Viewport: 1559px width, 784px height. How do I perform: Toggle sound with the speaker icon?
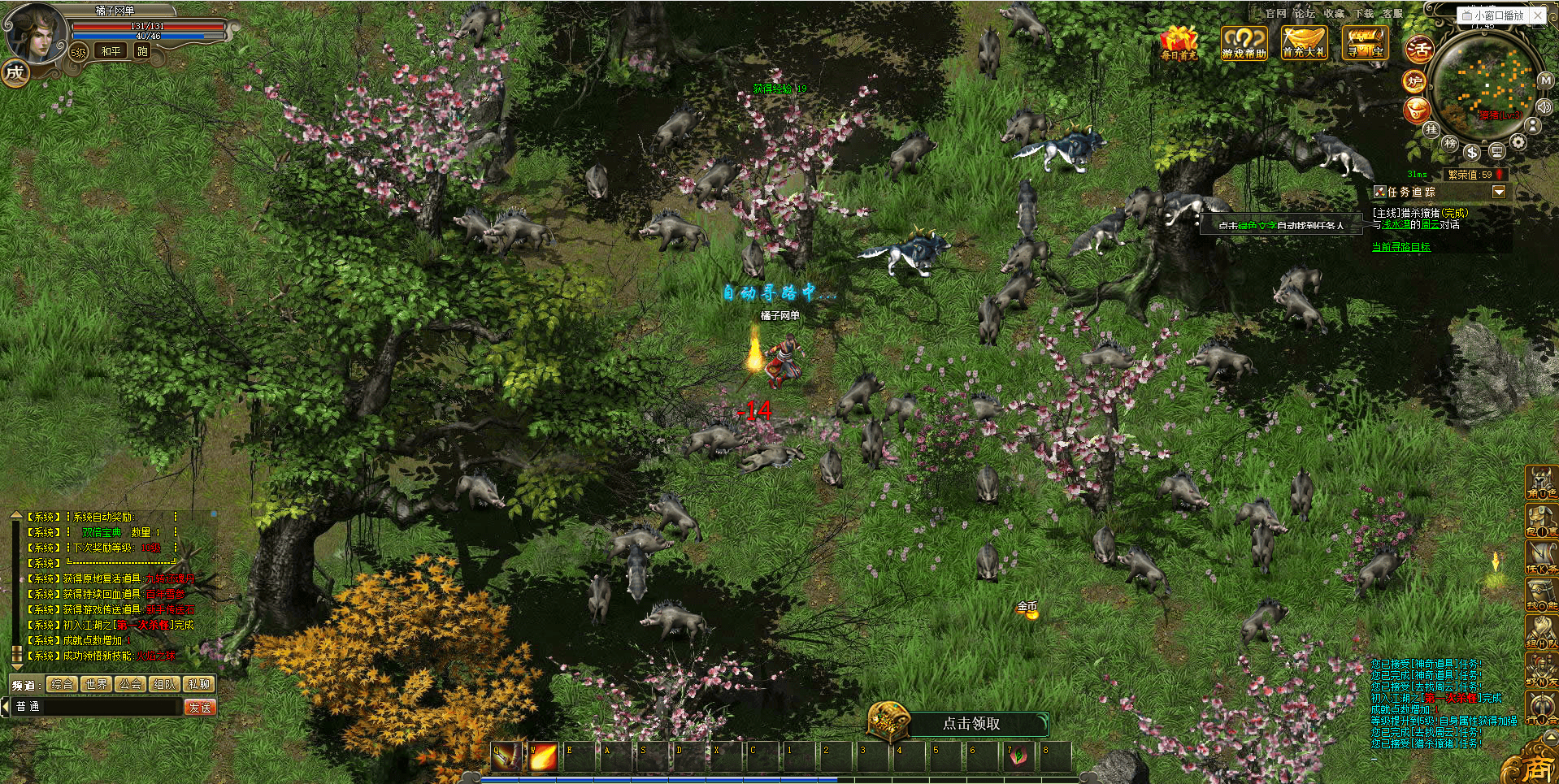pos(1544,106)
